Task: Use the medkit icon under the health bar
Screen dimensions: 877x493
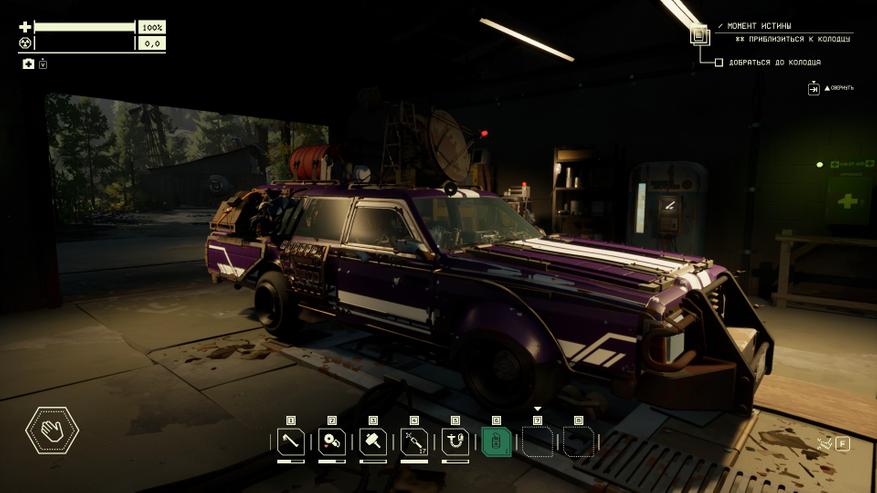Action: 29,64
